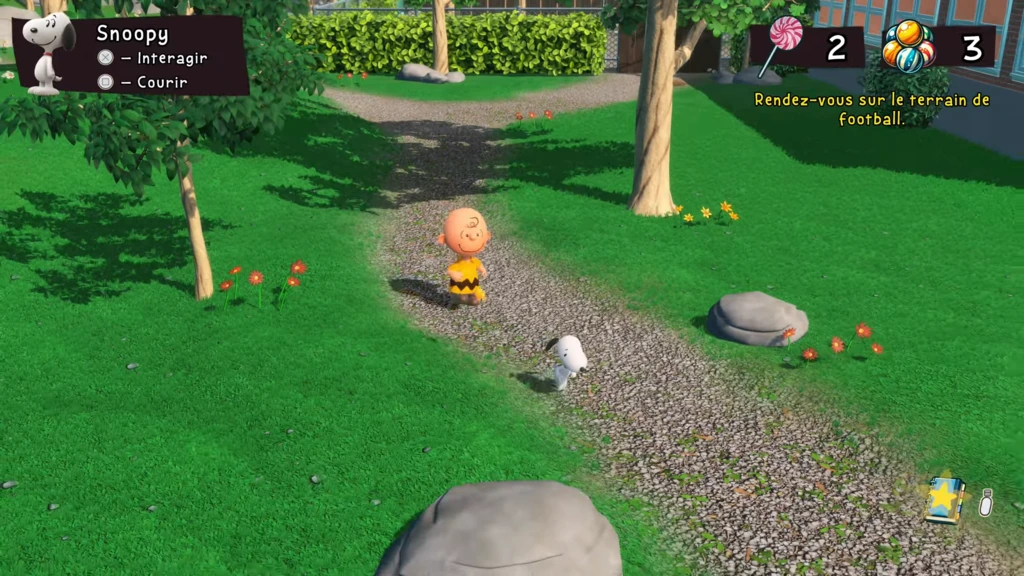This screenshot has height=576, width=1024.
Task: Click the football field objective text
Action: 871,109
